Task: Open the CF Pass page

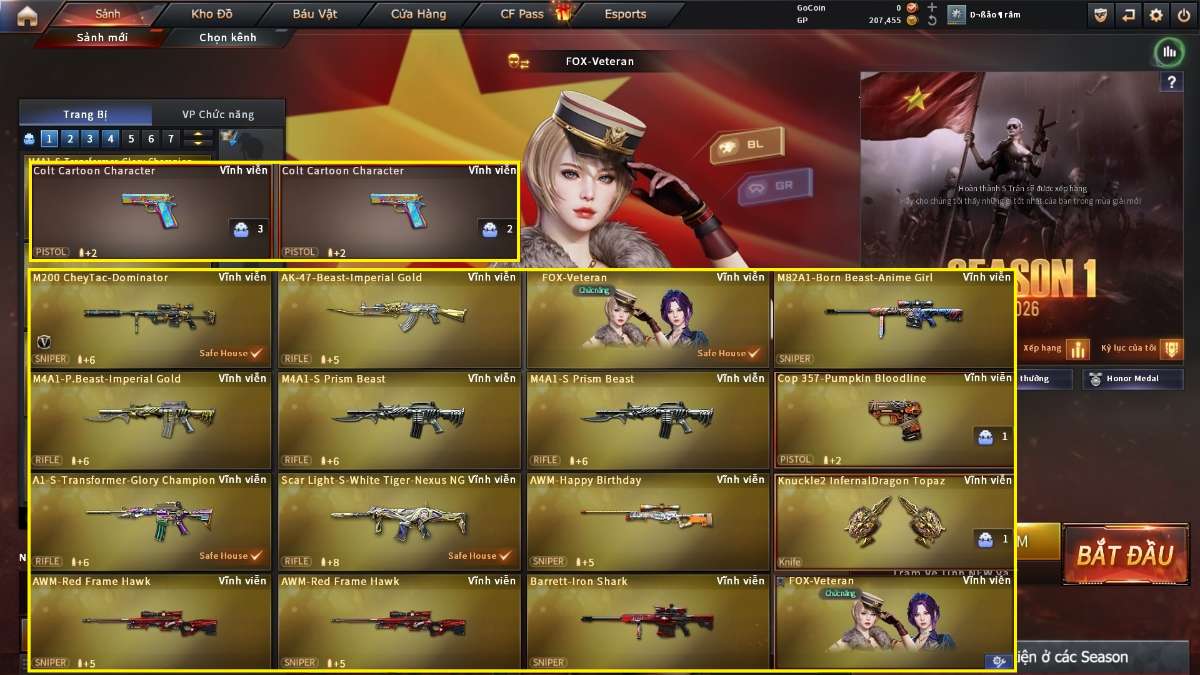Action: [523, 14]
